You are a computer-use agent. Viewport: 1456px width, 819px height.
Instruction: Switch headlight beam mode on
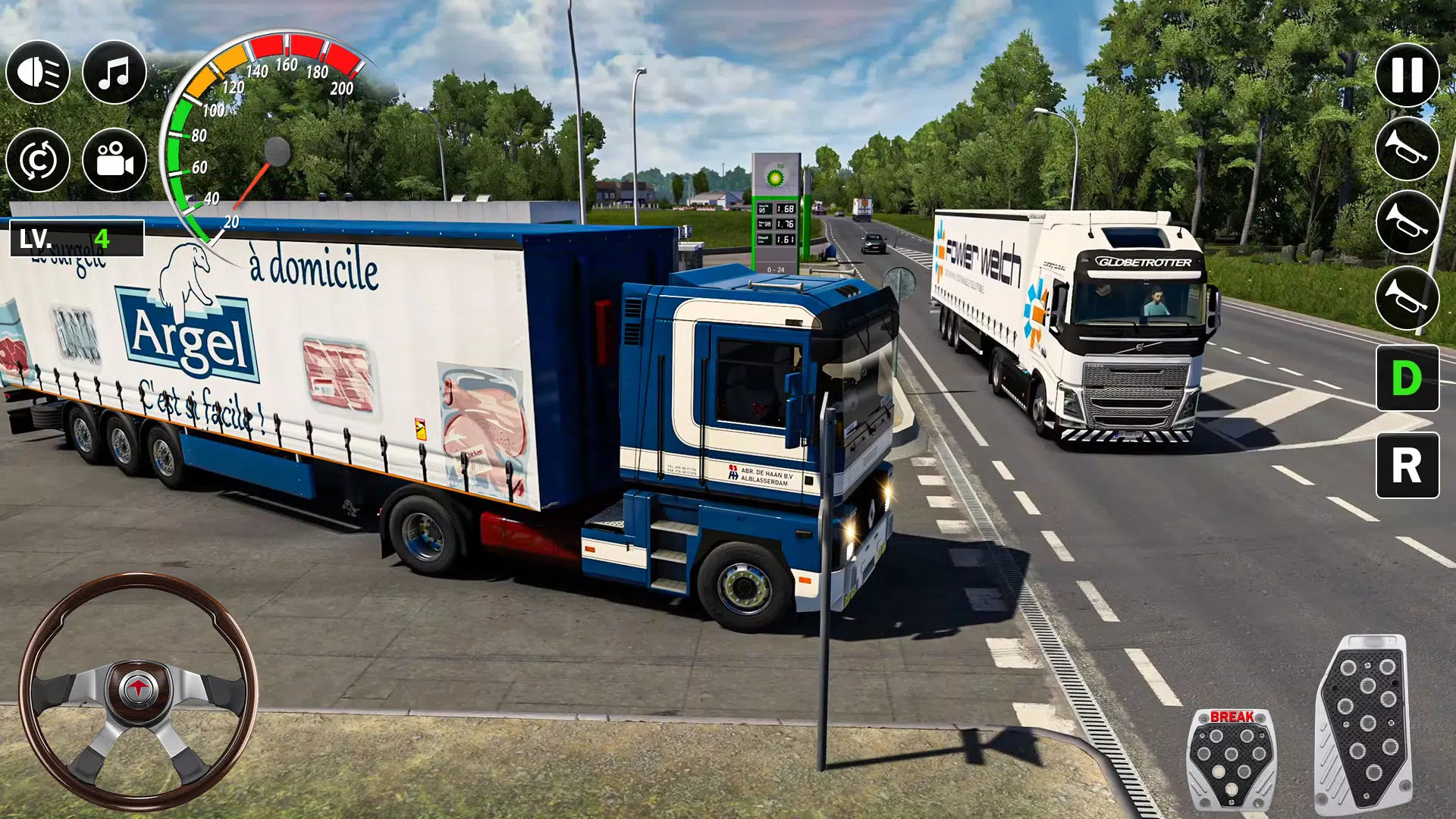tap(38, 72)
